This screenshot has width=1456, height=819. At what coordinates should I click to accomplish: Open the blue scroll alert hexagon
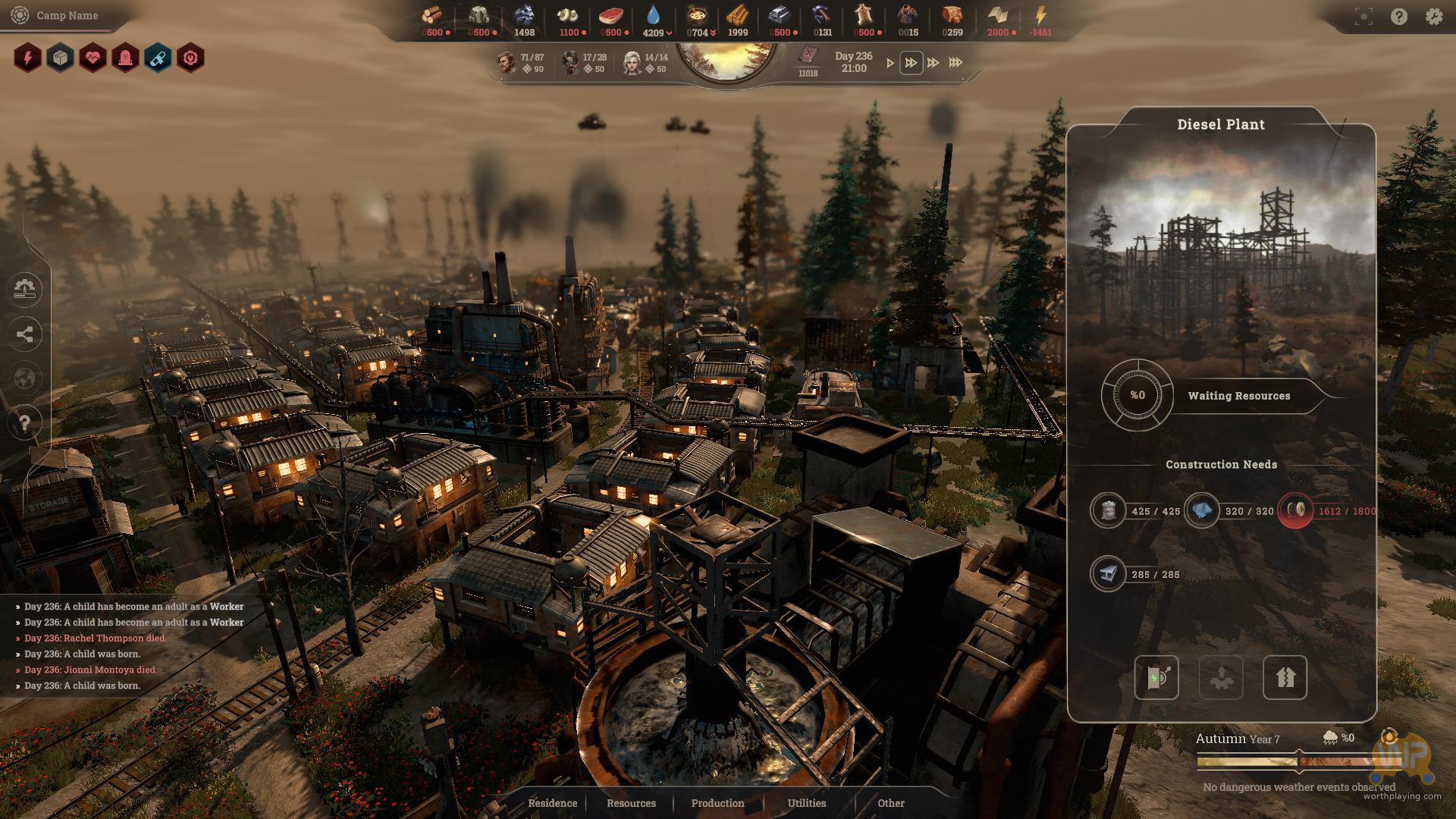pos(158,58)
